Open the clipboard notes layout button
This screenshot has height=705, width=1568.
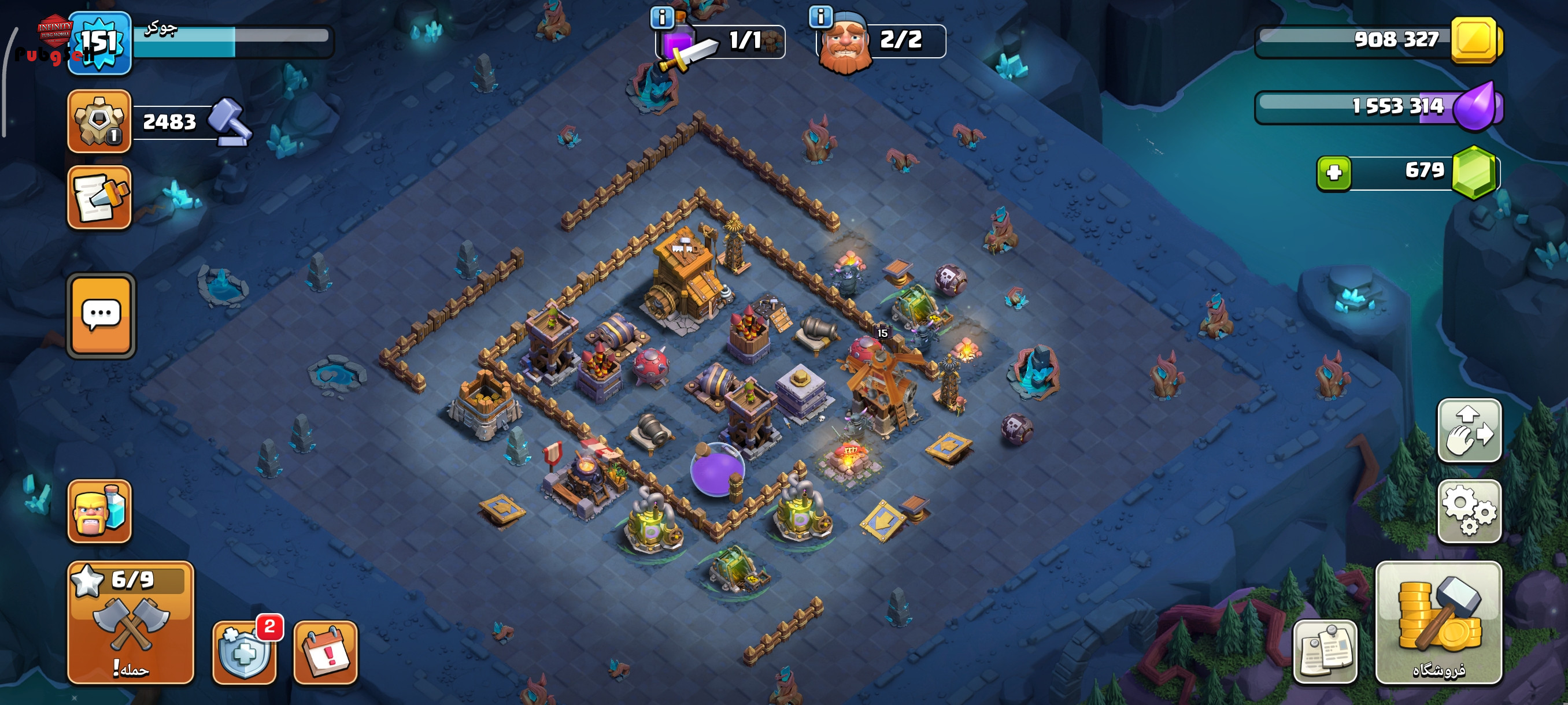pos(1325,652)
